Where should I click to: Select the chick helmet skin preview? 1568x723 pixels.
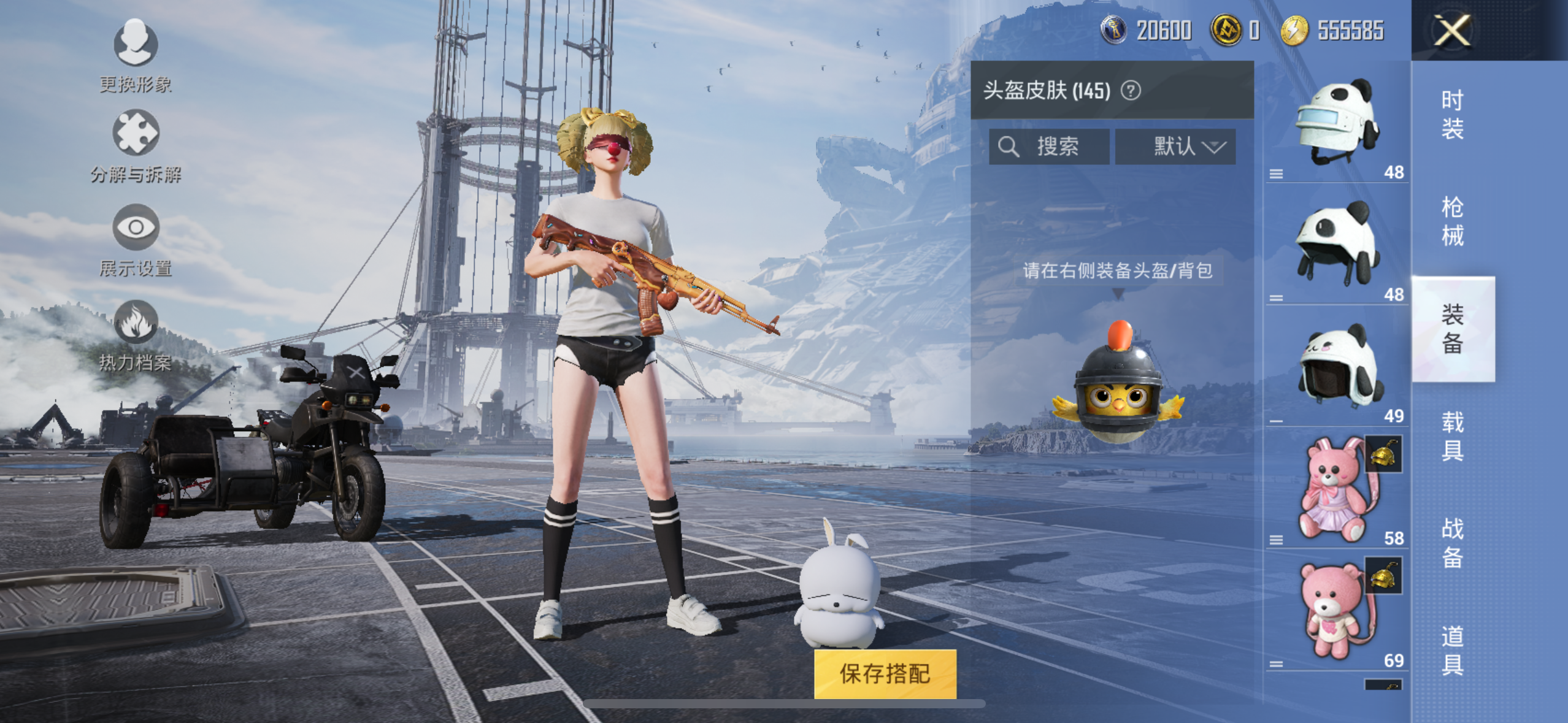(x=1118, y=385)
